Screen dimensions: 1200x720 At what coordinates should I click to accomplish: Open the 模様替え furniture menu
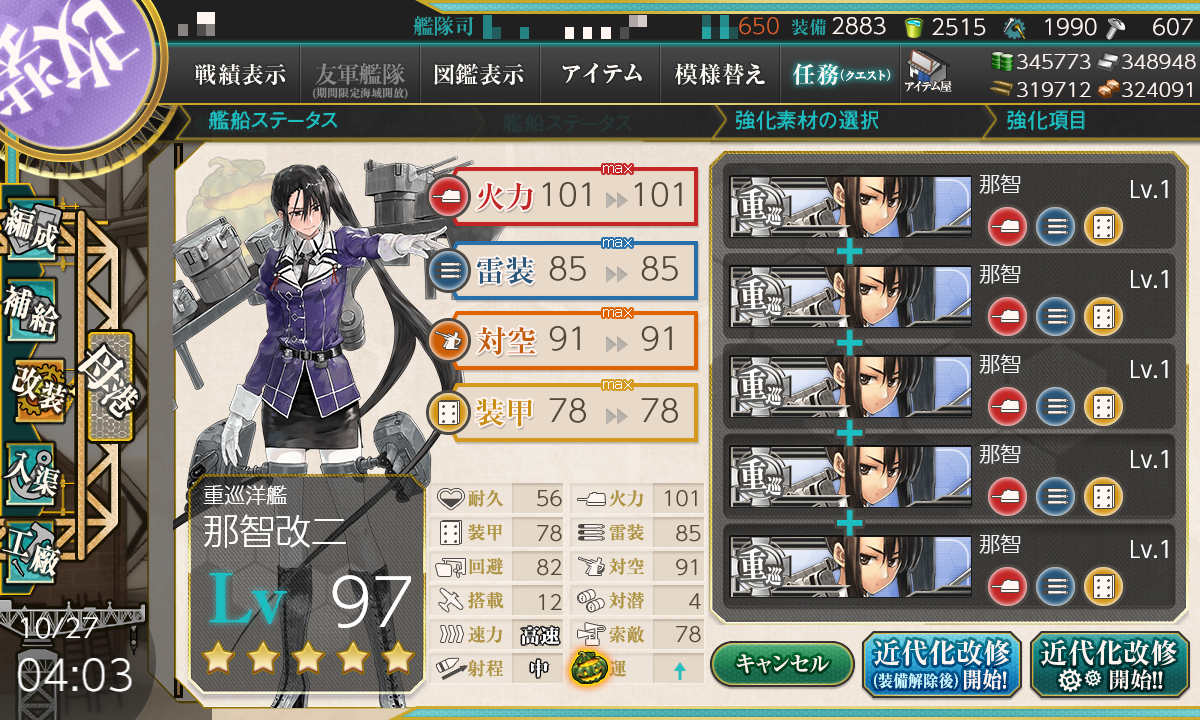click(x=719, y=74)
